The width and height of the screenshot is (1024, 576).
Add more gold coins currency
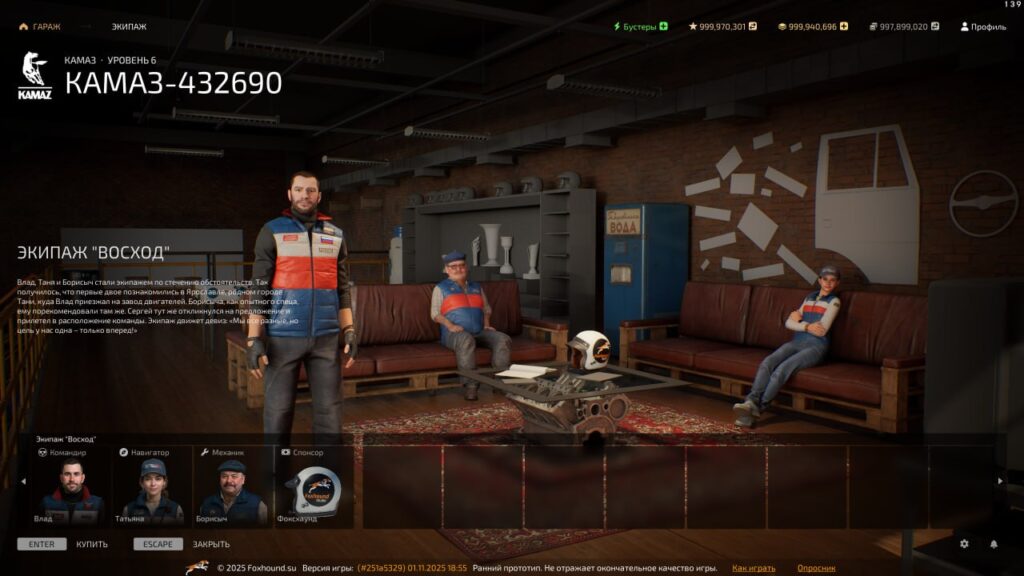coord(843,27)
